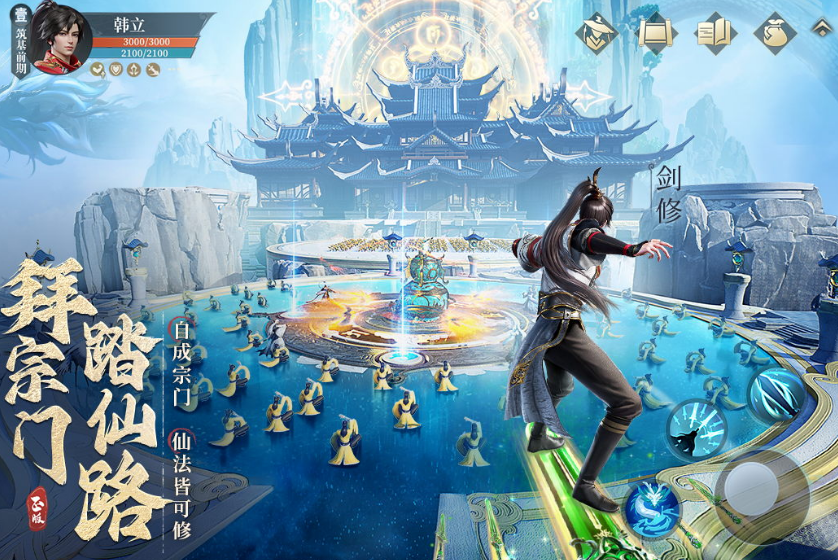Open the scroll menu icon

(657, 33)
